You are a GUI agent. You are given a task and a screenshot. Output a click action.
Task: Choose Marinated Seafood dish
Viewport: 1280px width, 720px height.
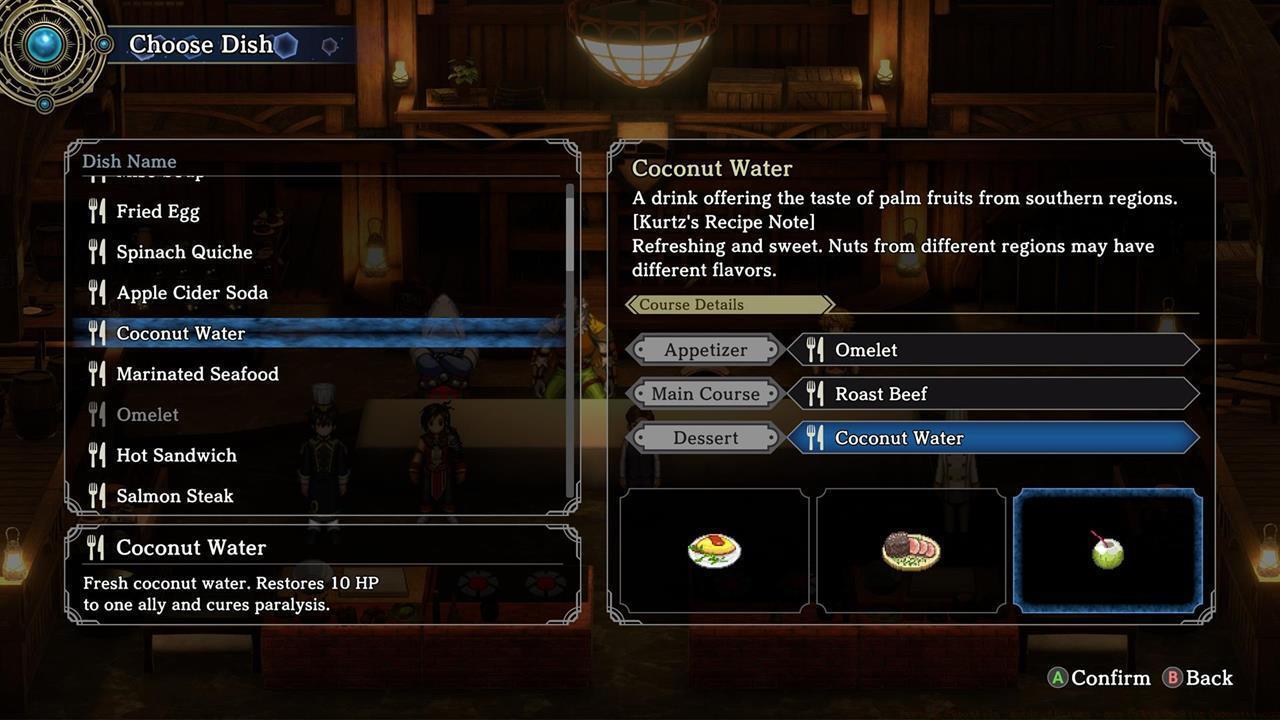(x=197, y=374)
